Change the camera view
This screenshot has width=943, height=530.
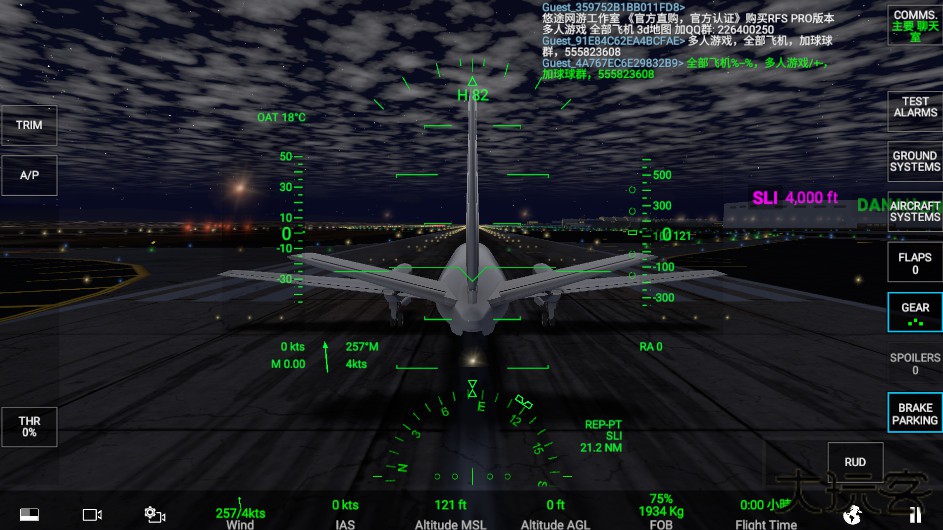point(92,515)
